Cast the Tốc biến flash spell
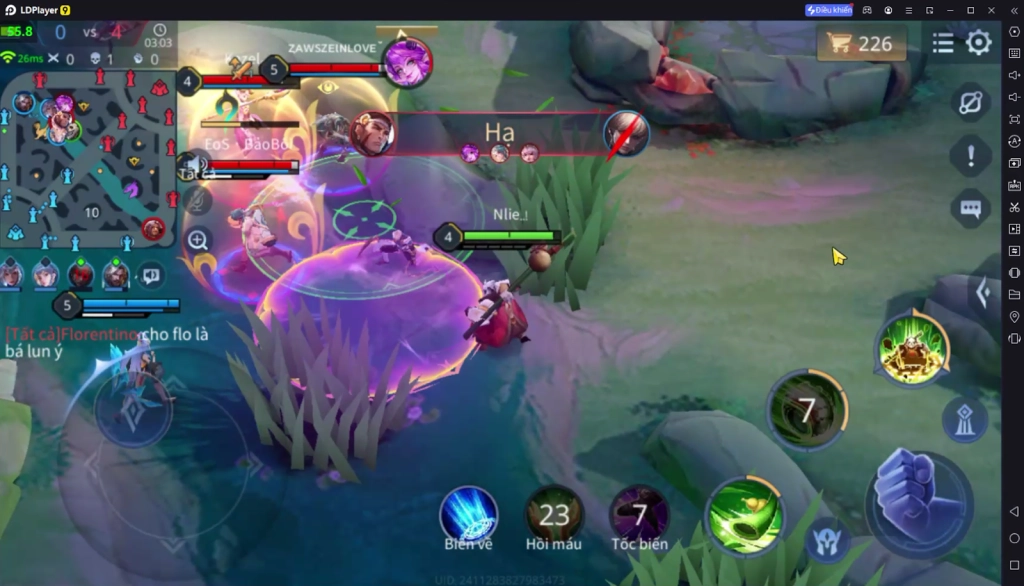This screenshot has width=1024, height=586. point(640,514)
